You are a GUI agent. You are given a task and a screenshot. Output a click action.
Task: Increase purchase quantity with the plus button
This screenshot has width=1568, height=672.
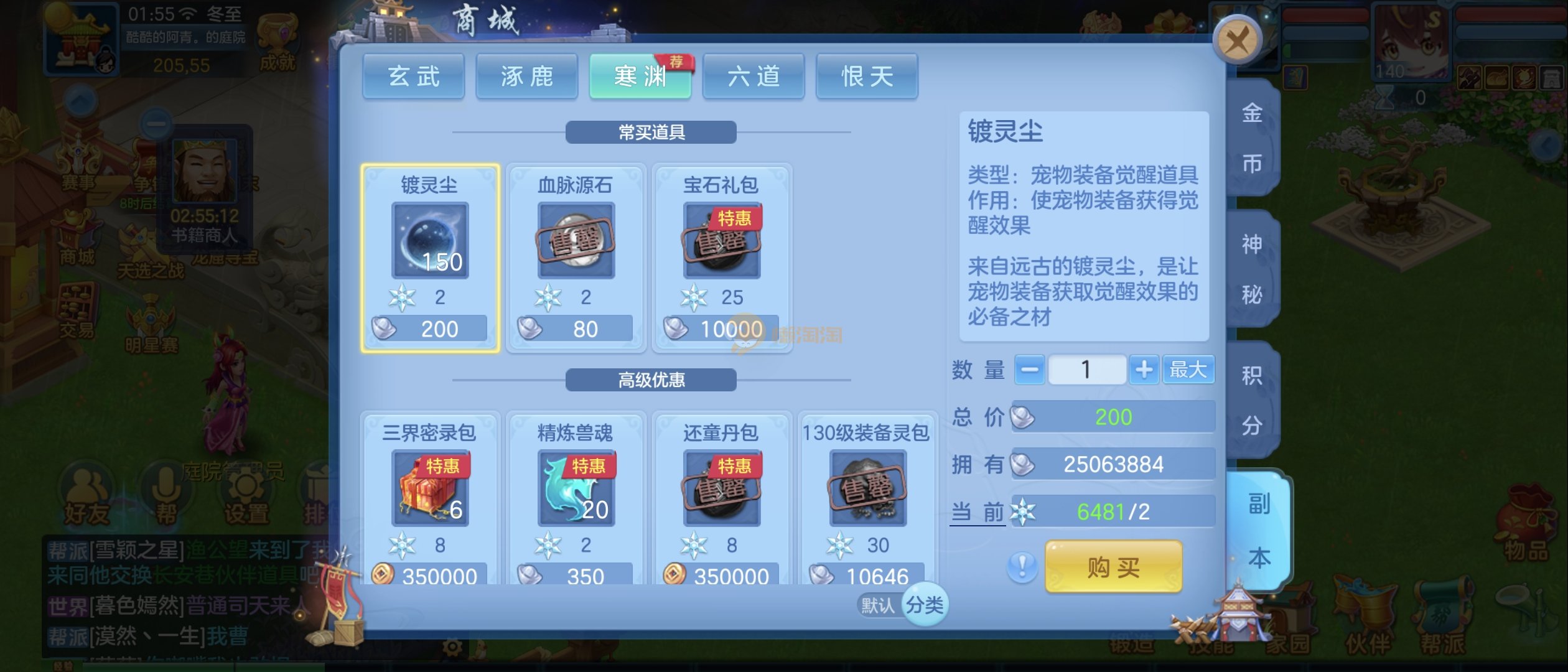(x=1144, y=370)
